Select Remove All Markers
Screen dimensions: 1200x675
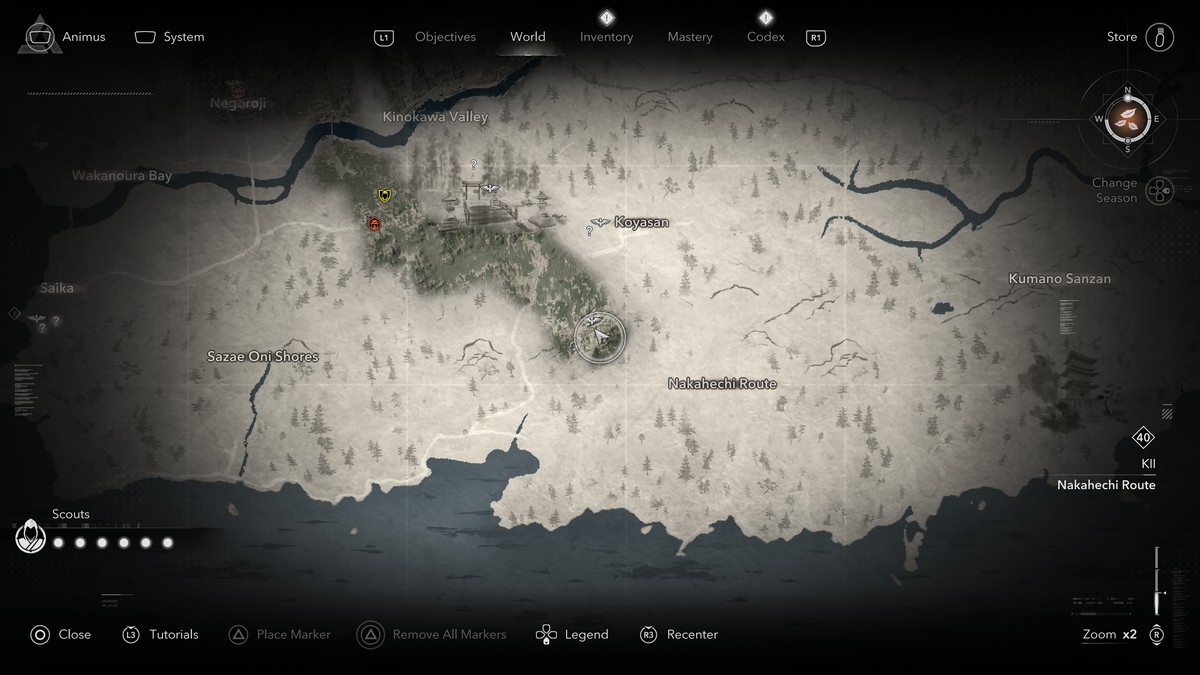[x=433, y=634]
